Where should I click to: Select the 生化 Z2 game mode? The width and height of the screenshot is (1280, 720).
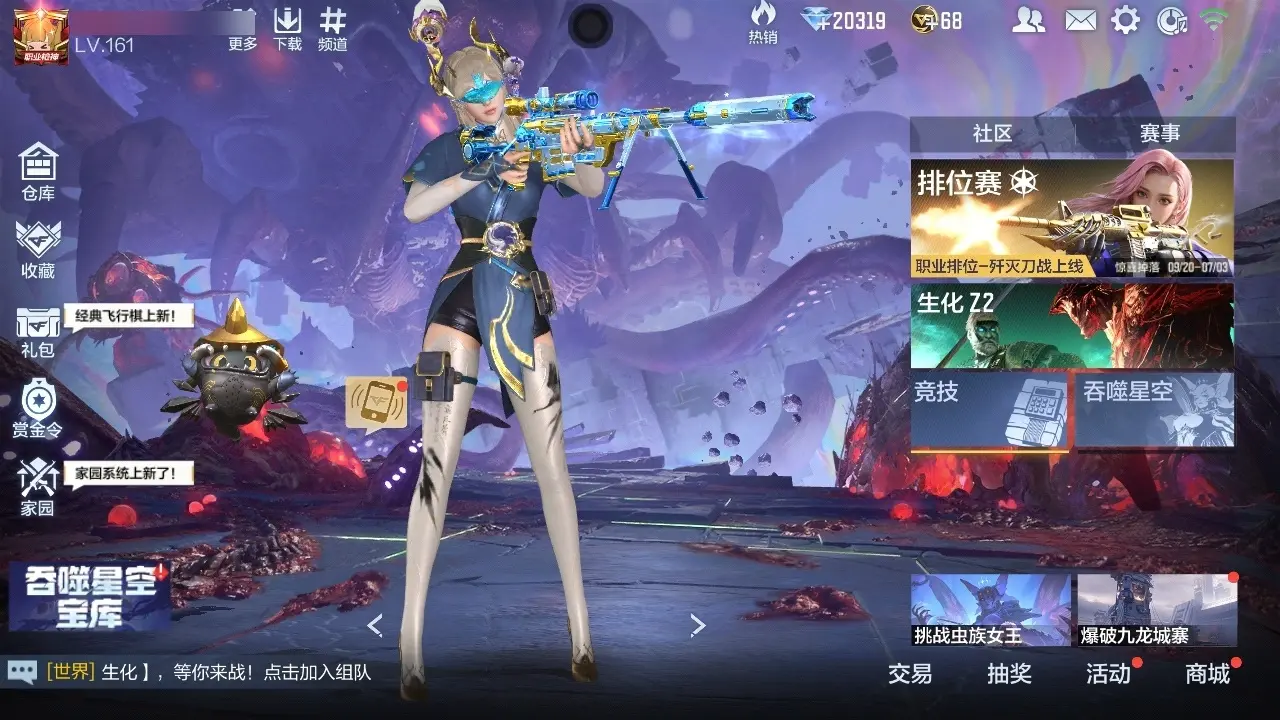(1071, 326)
